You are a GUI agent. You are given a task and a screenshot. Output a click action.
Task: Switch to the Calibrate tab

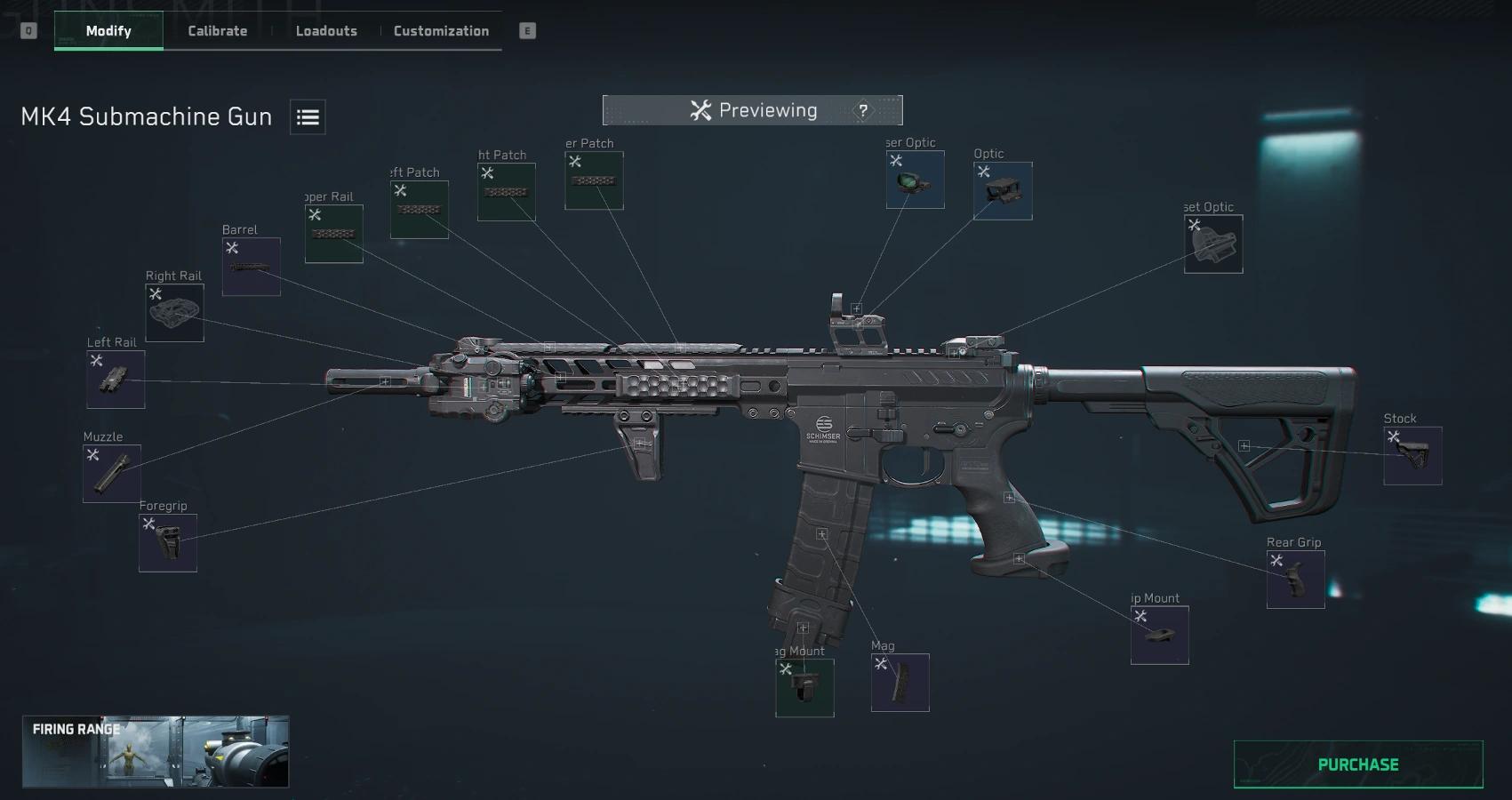pyautogui.click(x=216, y=30)
